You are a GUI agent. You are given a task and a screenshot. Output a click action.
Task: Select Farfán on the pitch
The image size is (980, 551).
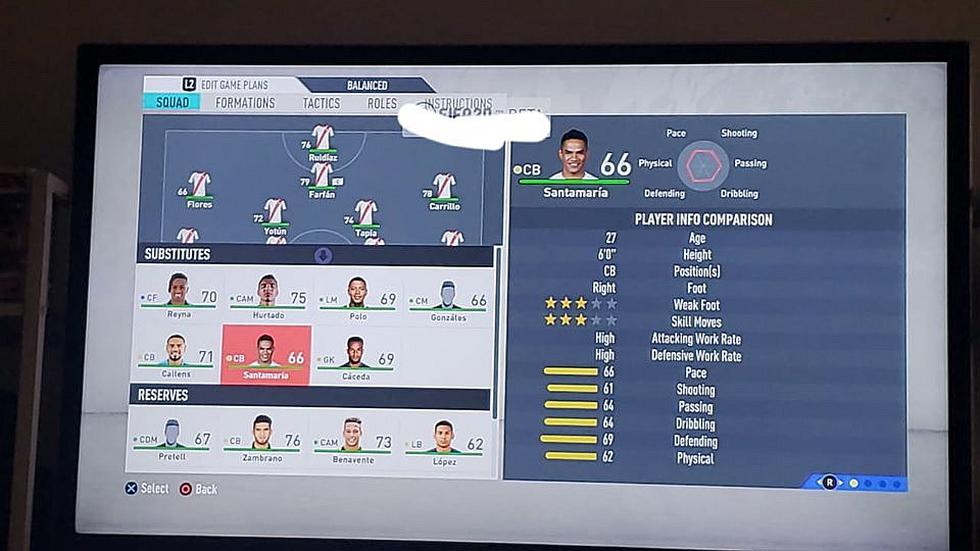(x=322, y=178)
